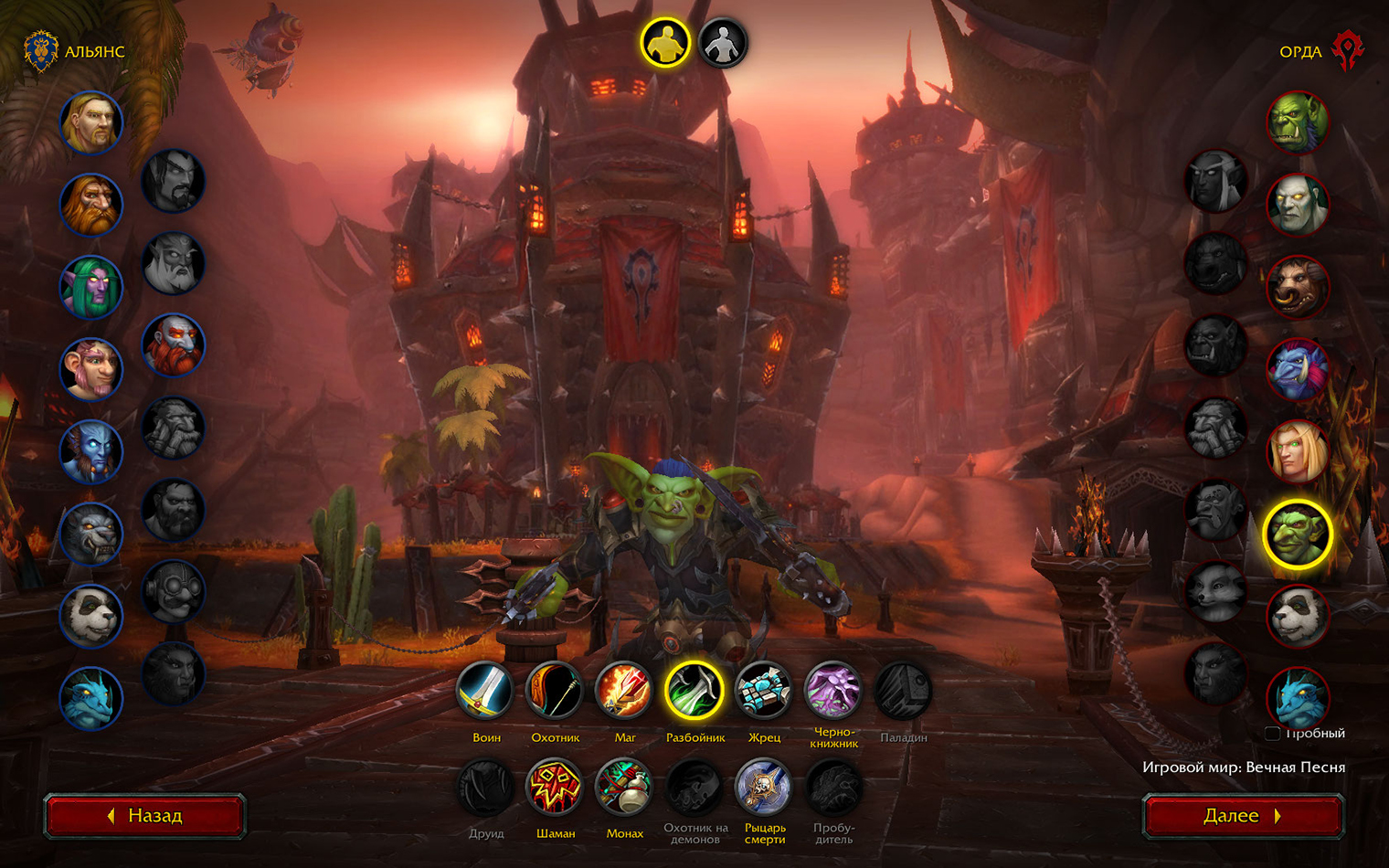
Task: Choose the Воин class
Action: coord(485,691)
